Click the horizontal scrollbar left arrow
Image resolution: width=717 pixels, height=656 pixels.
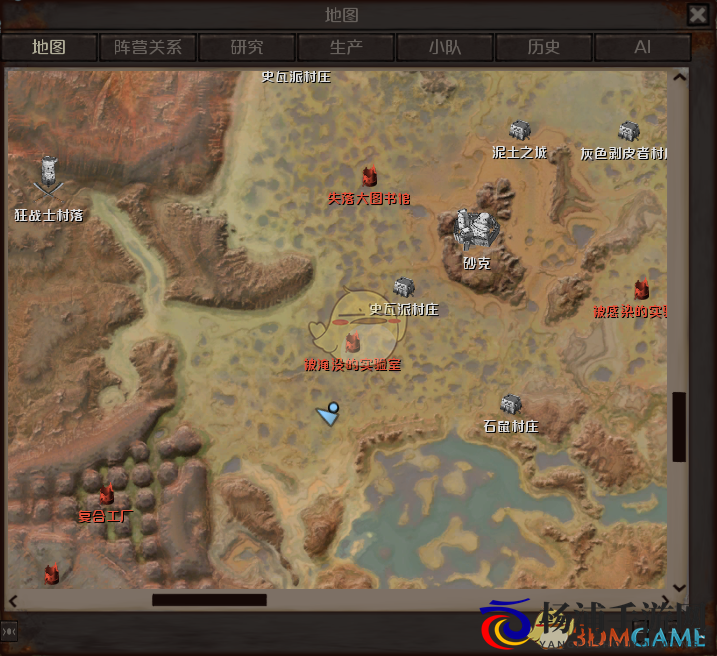click(x=14, y=600)
